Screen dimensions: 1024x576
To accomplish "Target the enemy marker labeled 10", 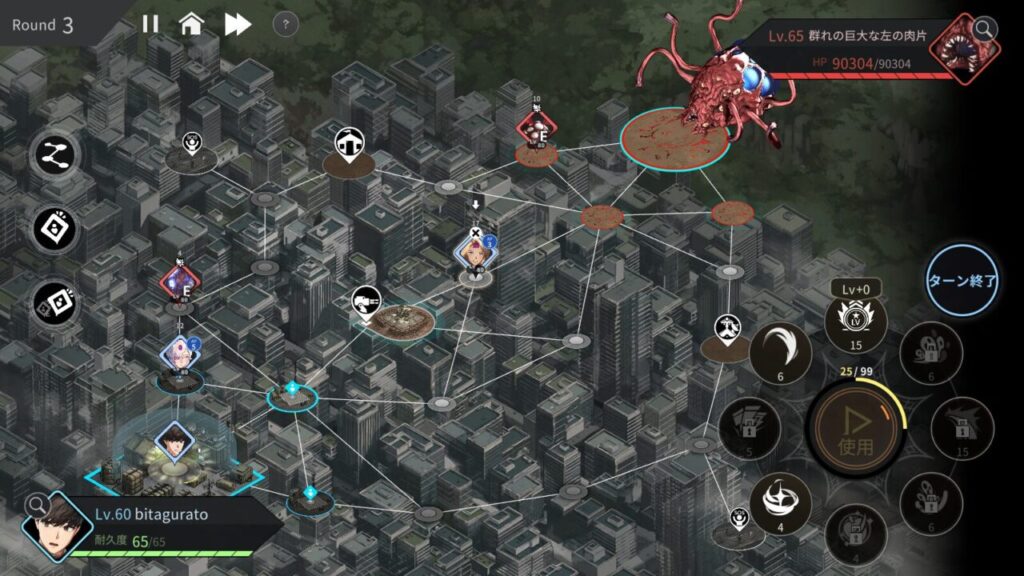I will [x=536, y=130].
